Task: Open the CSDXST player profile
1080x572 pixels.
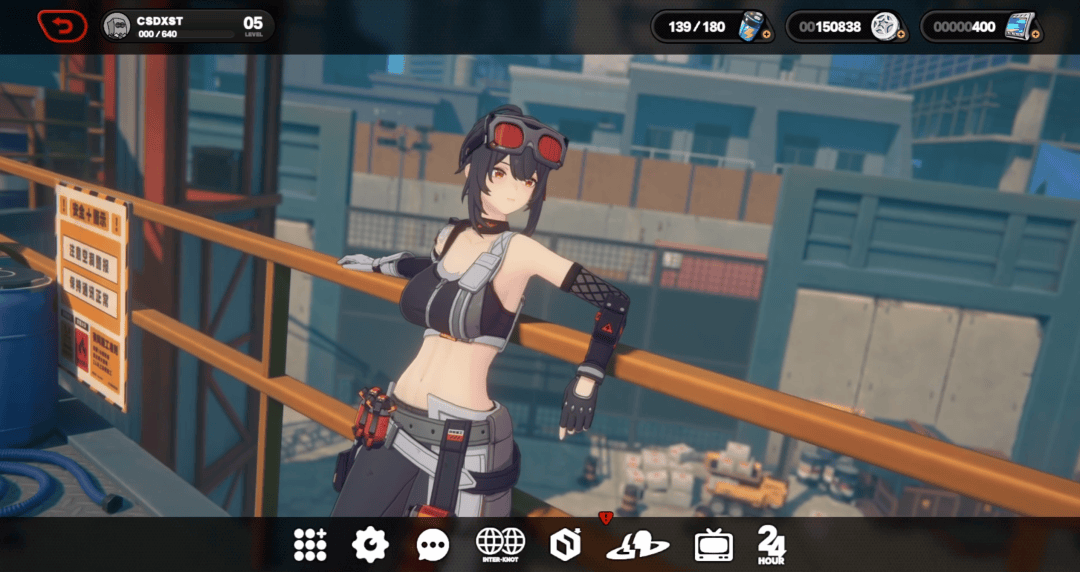Action: (187, 26)
